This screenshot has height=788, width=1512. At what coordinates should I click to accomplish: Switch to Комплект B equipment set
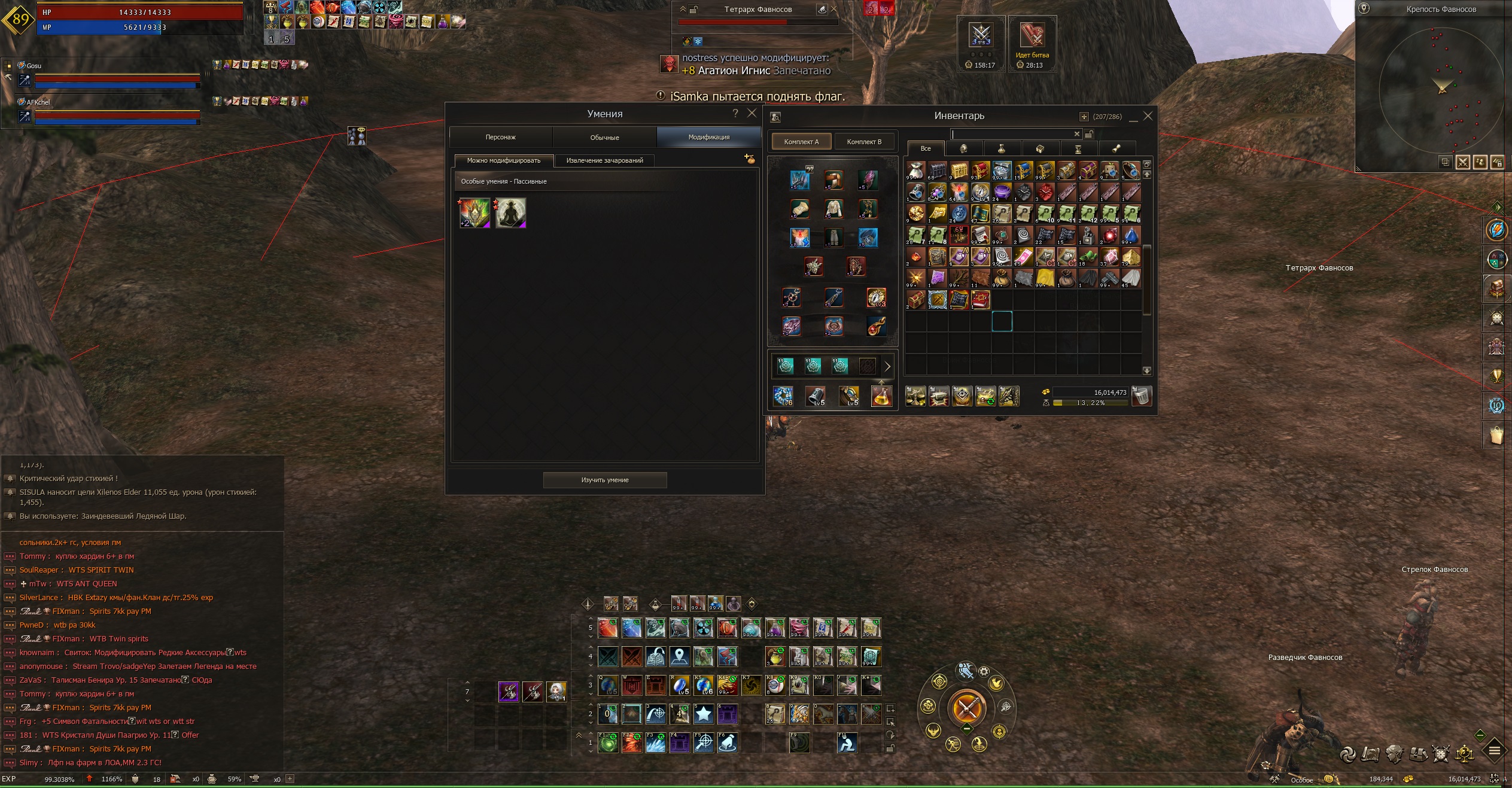pos(864,142)
